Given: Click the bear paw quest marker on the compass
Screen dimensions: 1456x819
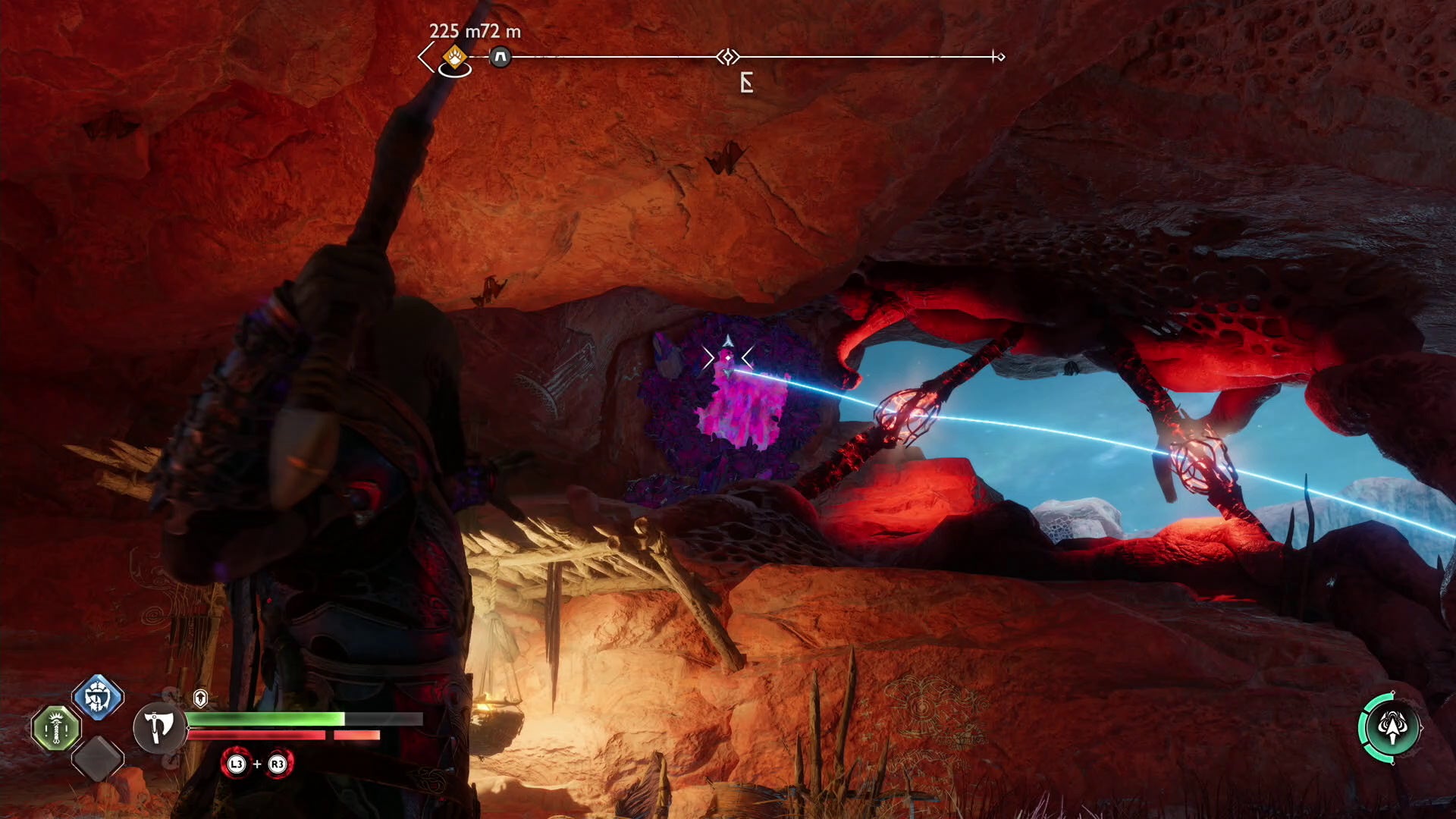Looking at the screenshot, I should (x=454, y=57).
